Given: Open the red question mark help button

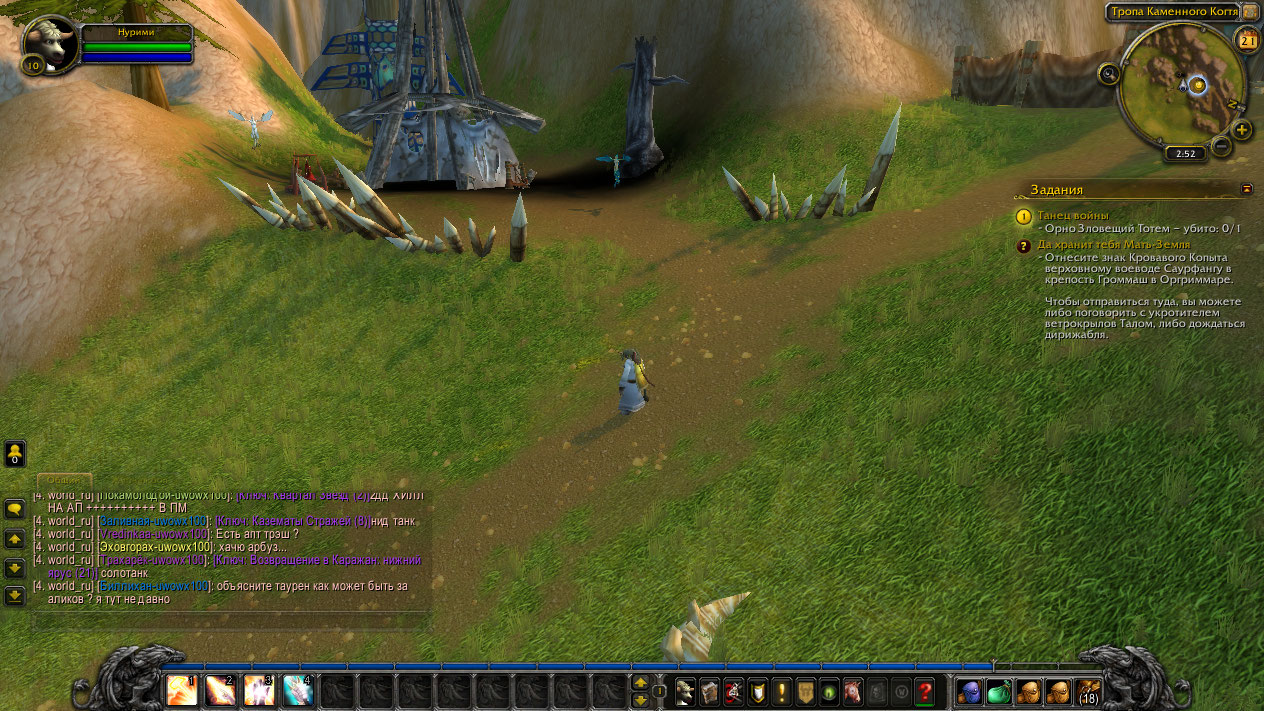Looking at the screenshot, I should click(924, 691).
